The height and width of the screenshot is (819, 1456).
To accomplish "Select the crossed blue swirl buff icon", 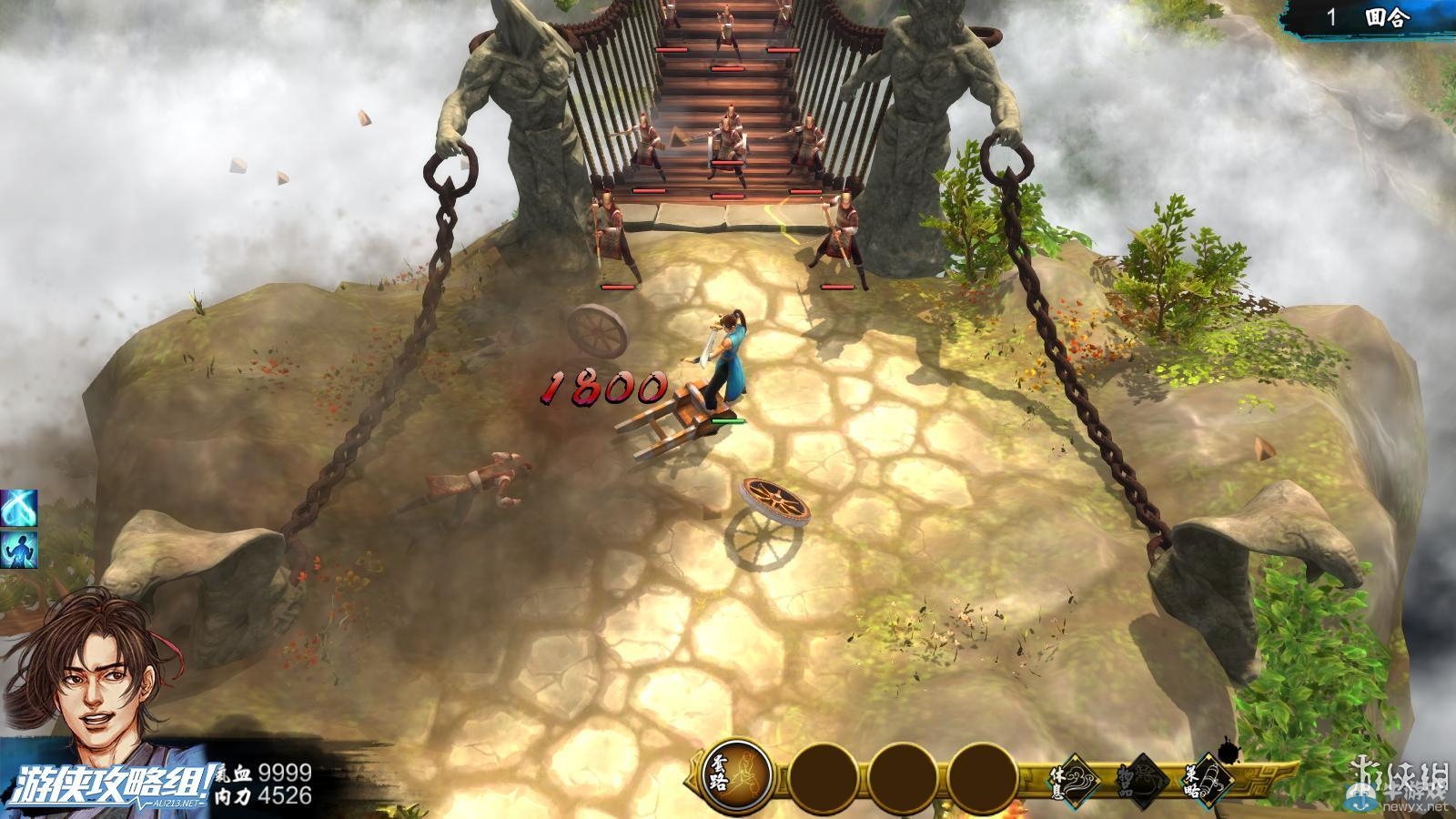I will tap(18, 508).
